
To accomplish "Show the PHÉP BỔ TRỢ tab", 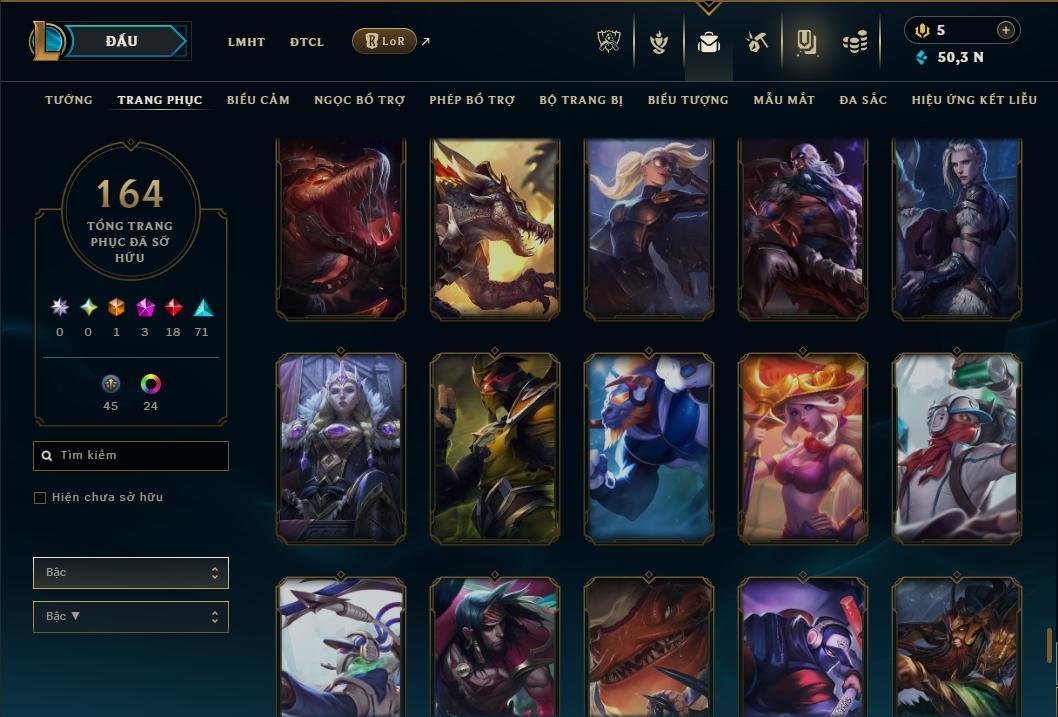I will (x=472, y=100).
